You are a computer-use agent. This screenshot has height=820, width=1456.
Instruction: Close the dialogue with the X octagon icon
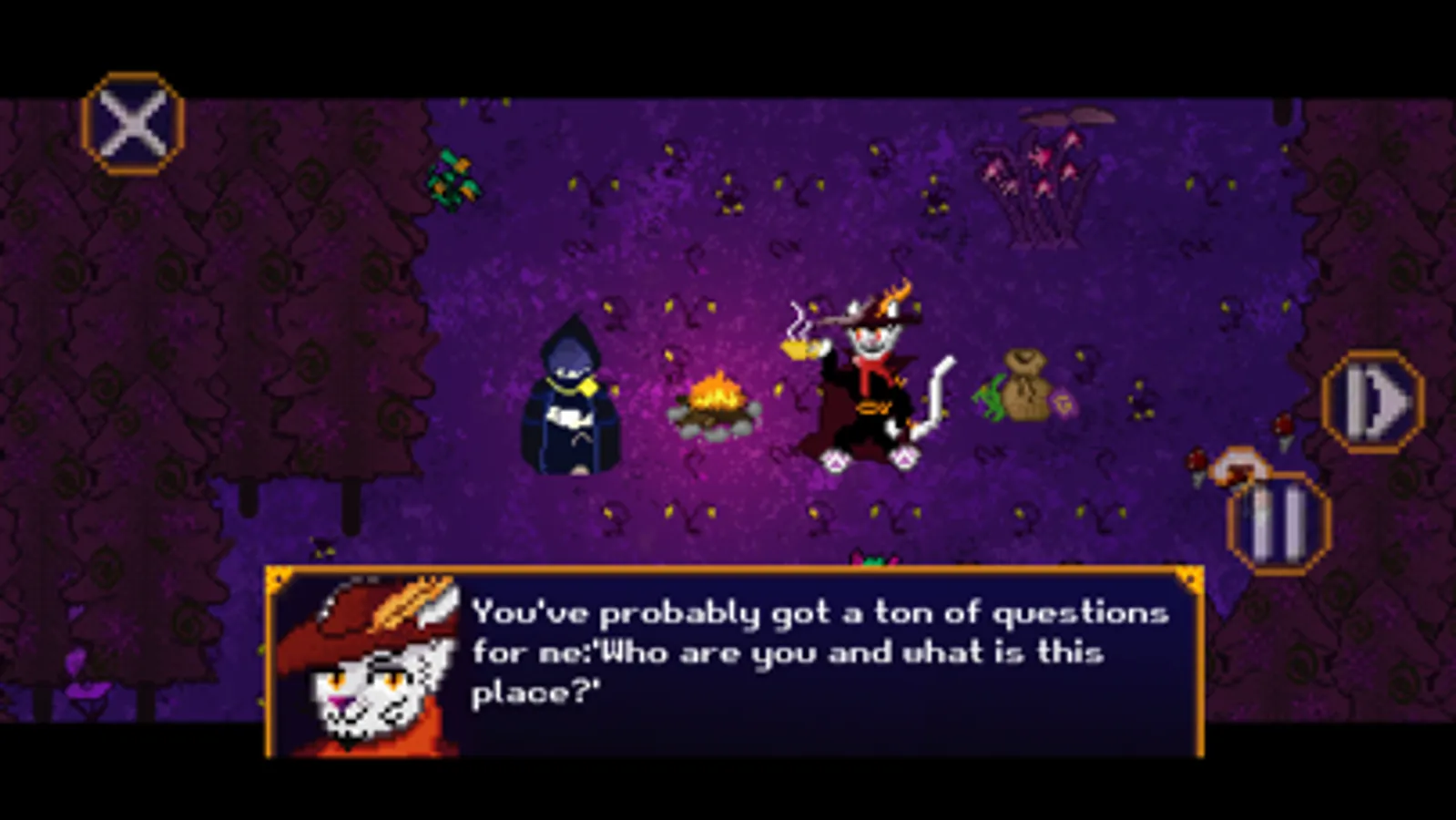click(133, 123)
